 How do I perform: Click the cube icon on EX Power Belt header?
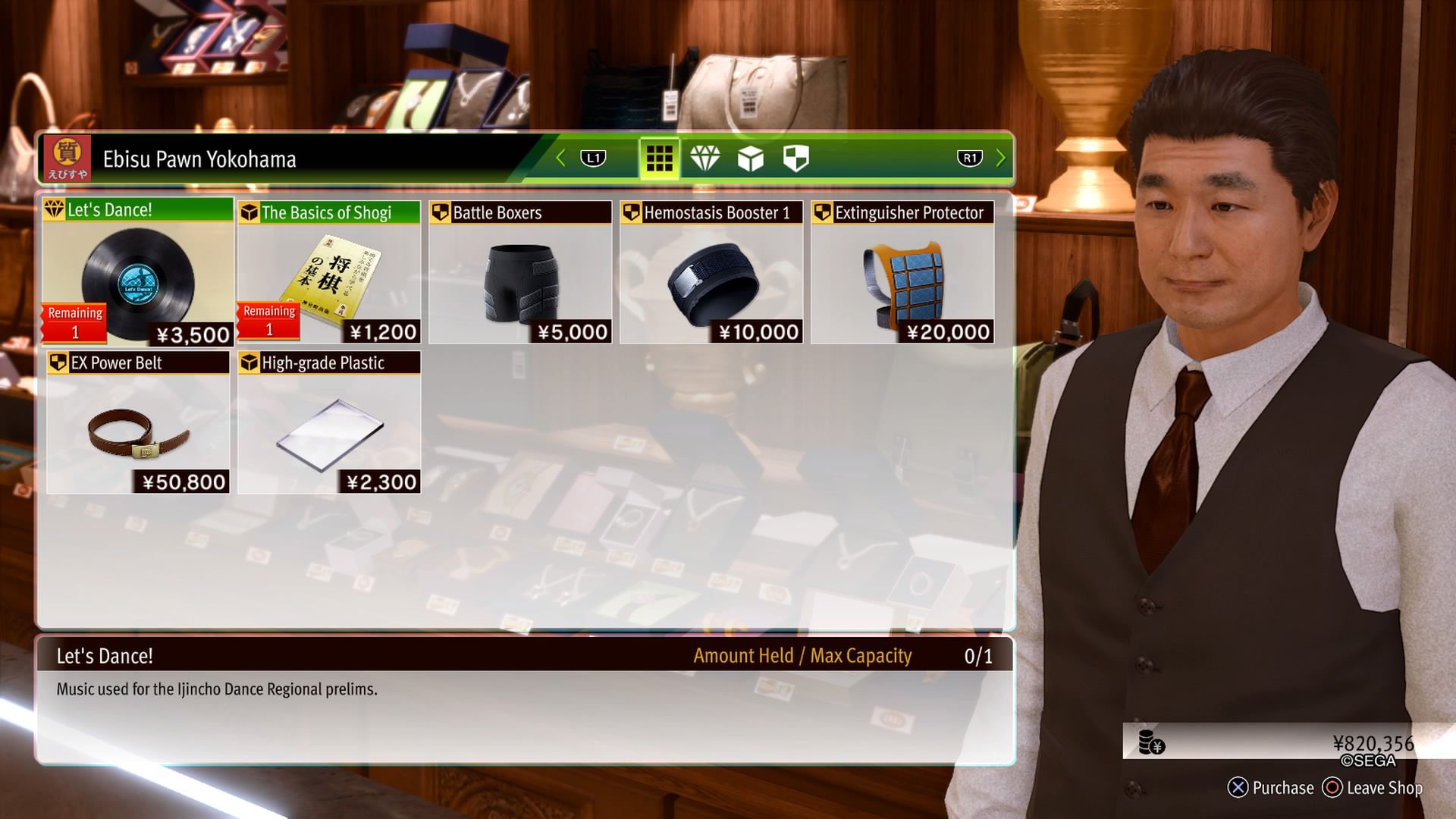point(59,363)
